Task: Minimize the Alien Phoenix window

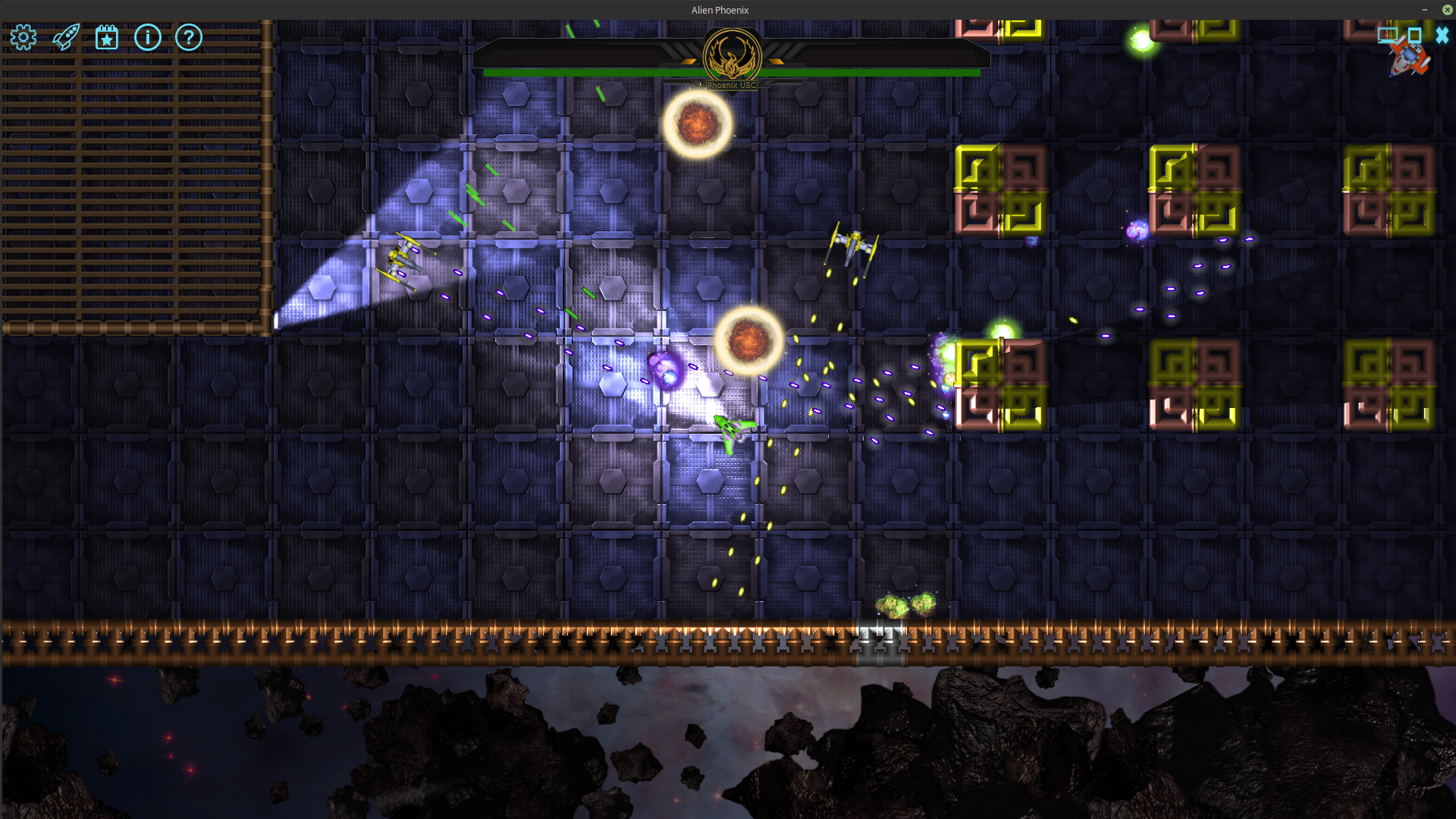Action: 1425,10
